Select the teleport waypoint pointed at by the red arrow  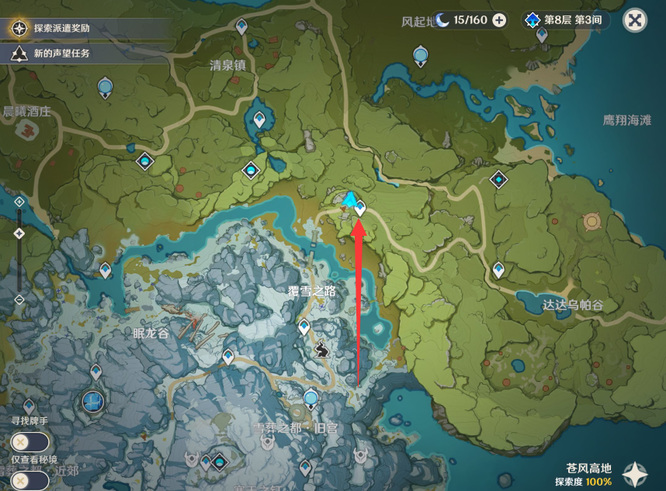tap(360, 207)
